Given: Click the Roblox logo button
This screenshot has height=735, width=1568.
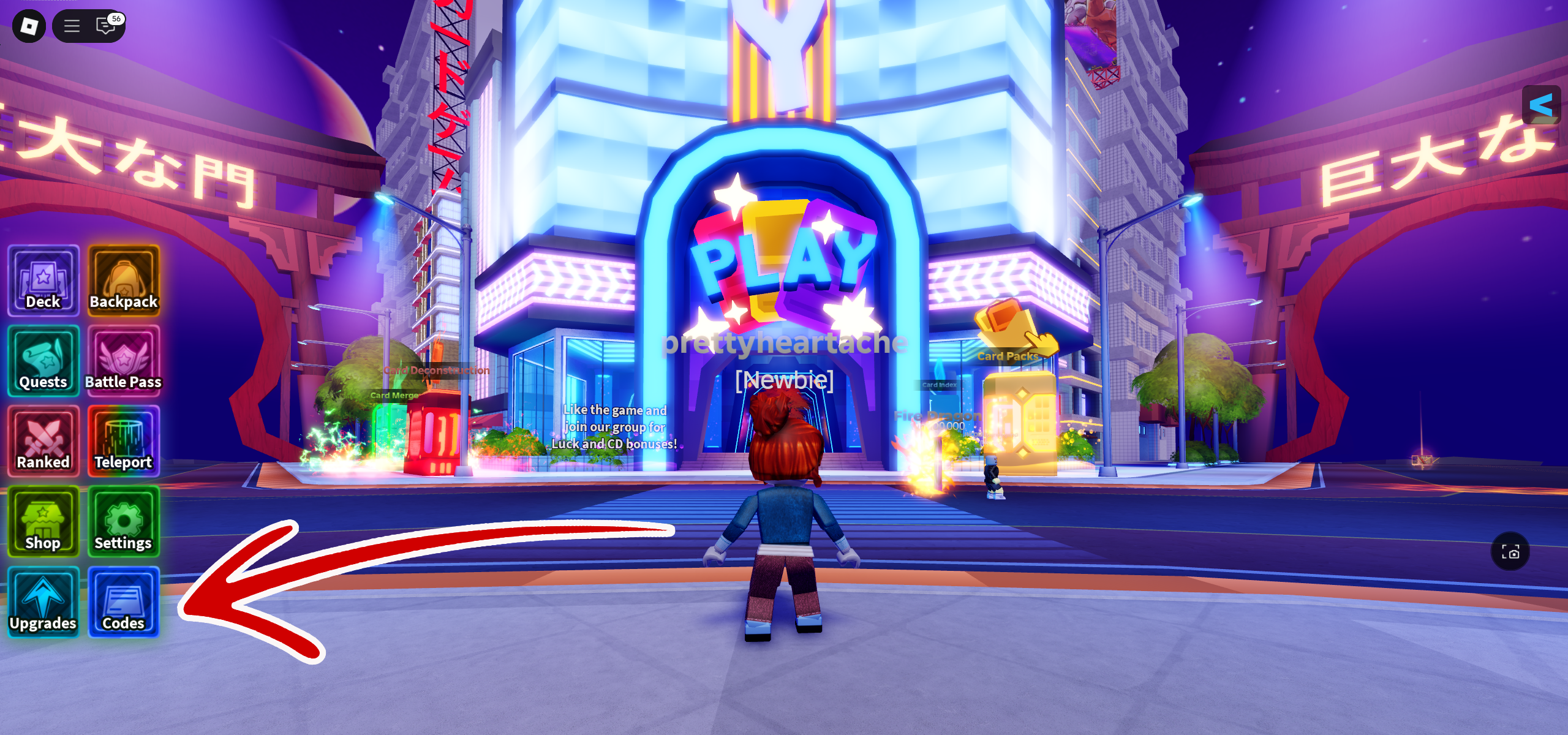Looking at the screenshot, I should 29,26.
